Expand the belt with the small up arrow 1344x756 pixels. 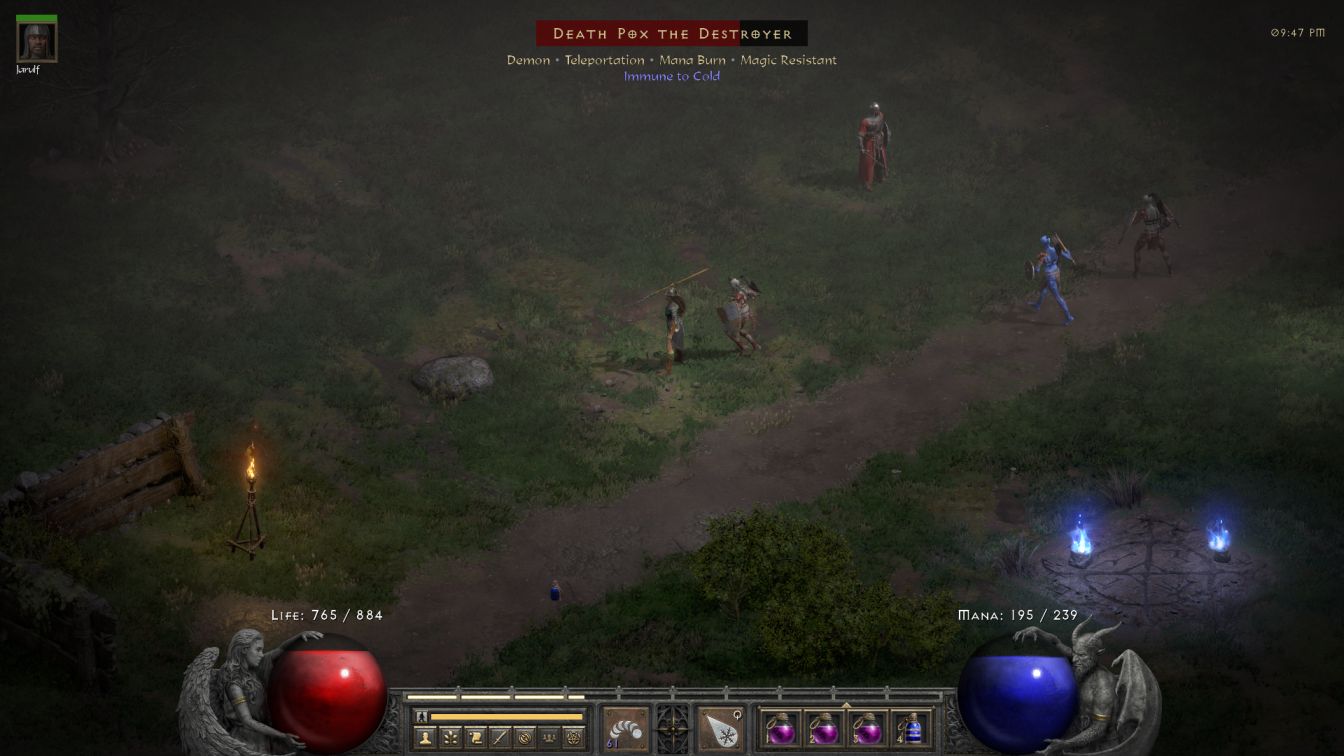click(846, 704)
